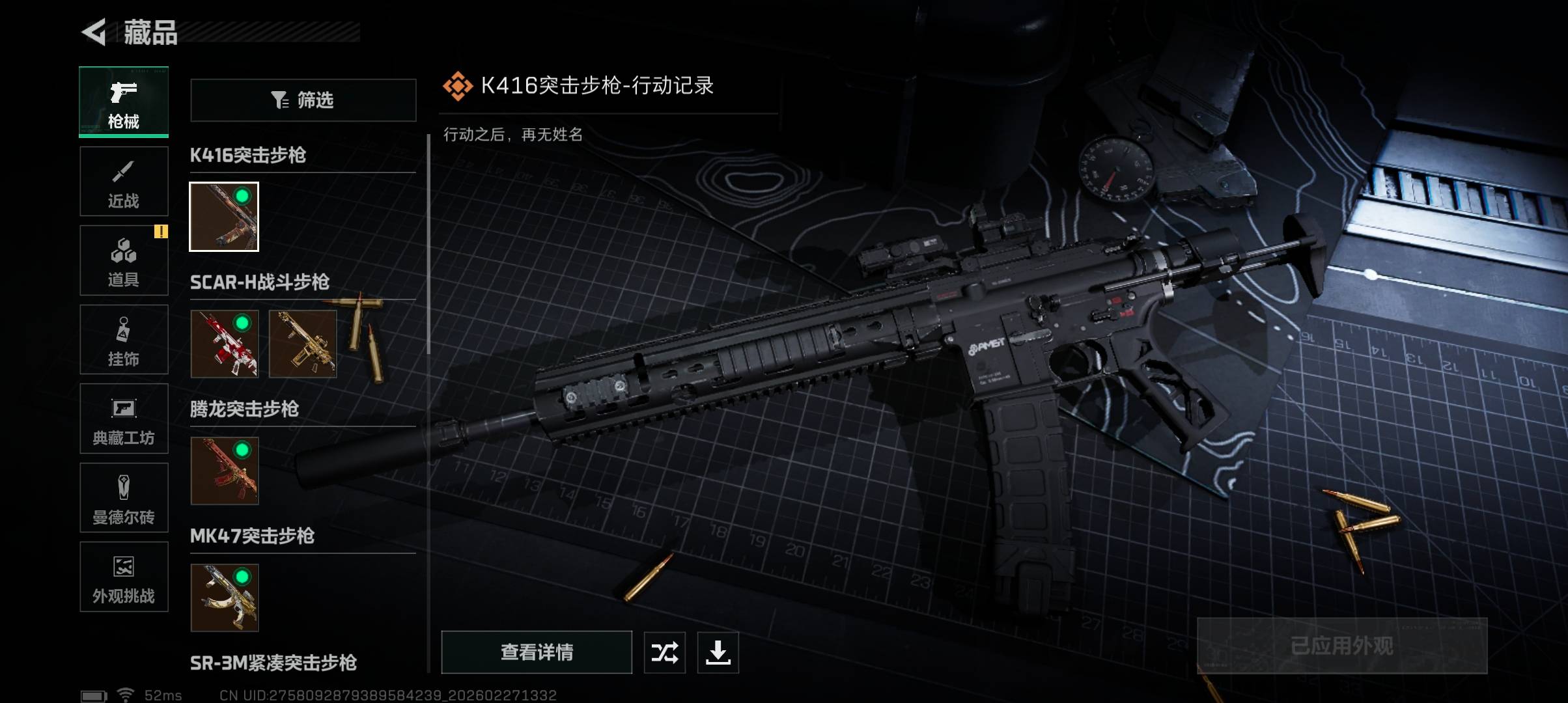Click the shuffle arrows icon button
The image size is (1568, 703).
[665, 652]
